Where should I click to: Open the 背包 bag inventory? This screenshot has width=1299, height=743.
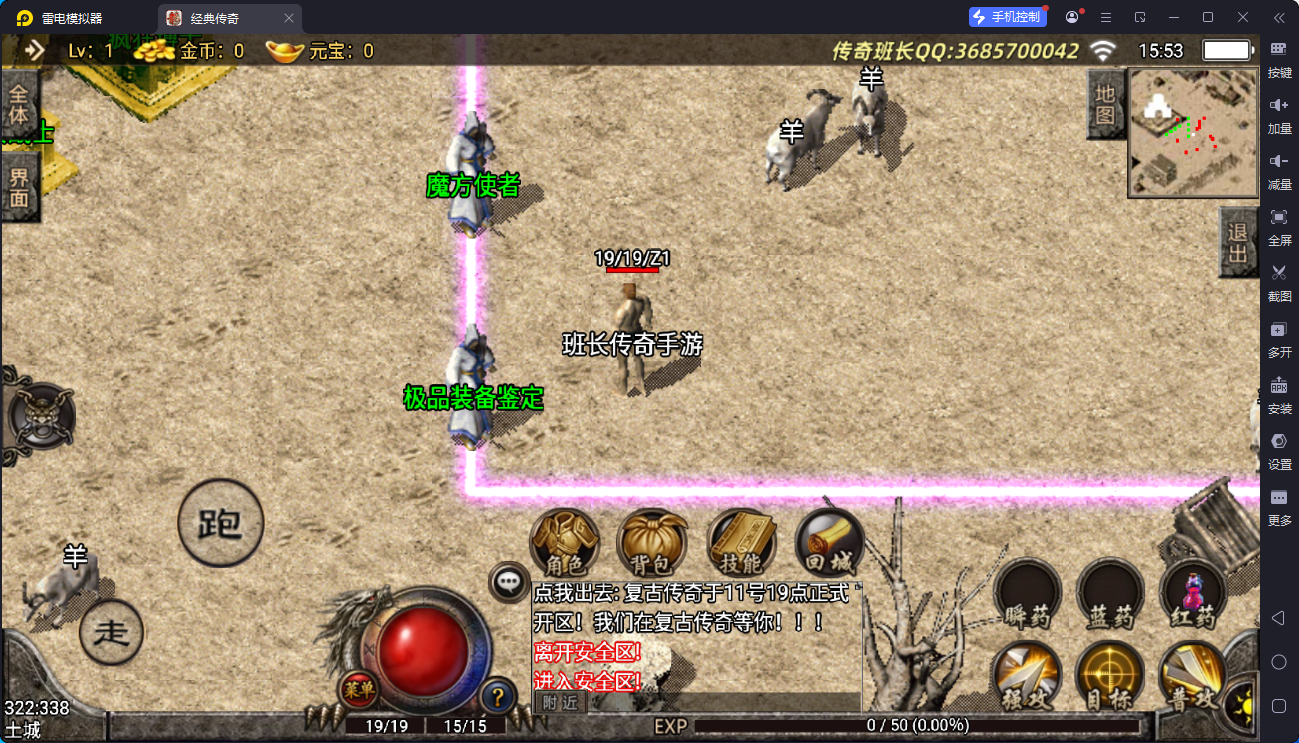pyautogui.click(x=652, y=545)
